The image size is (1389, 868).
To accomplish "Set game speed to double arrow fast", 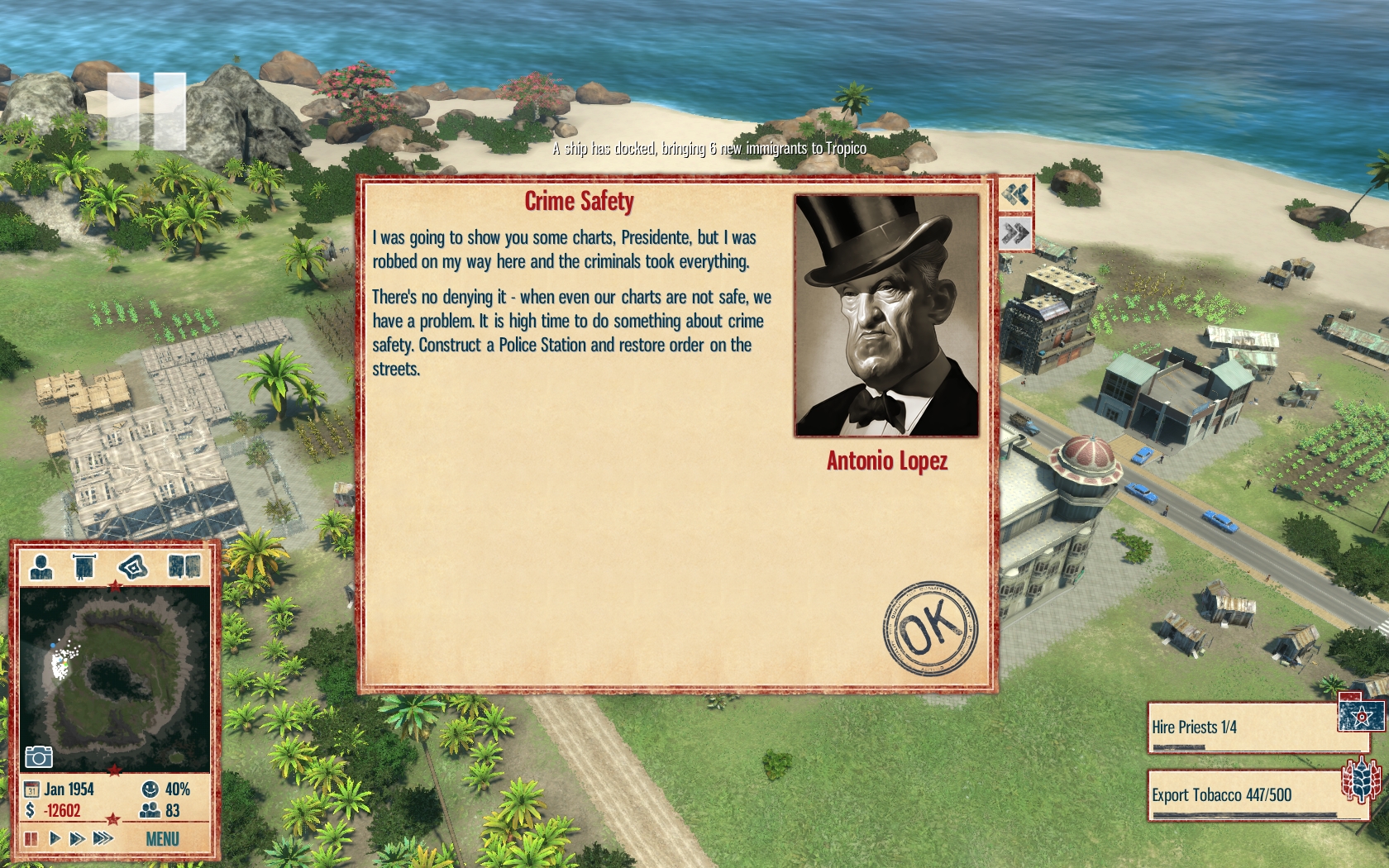I will pyautogui.click(x=78, y=838).
